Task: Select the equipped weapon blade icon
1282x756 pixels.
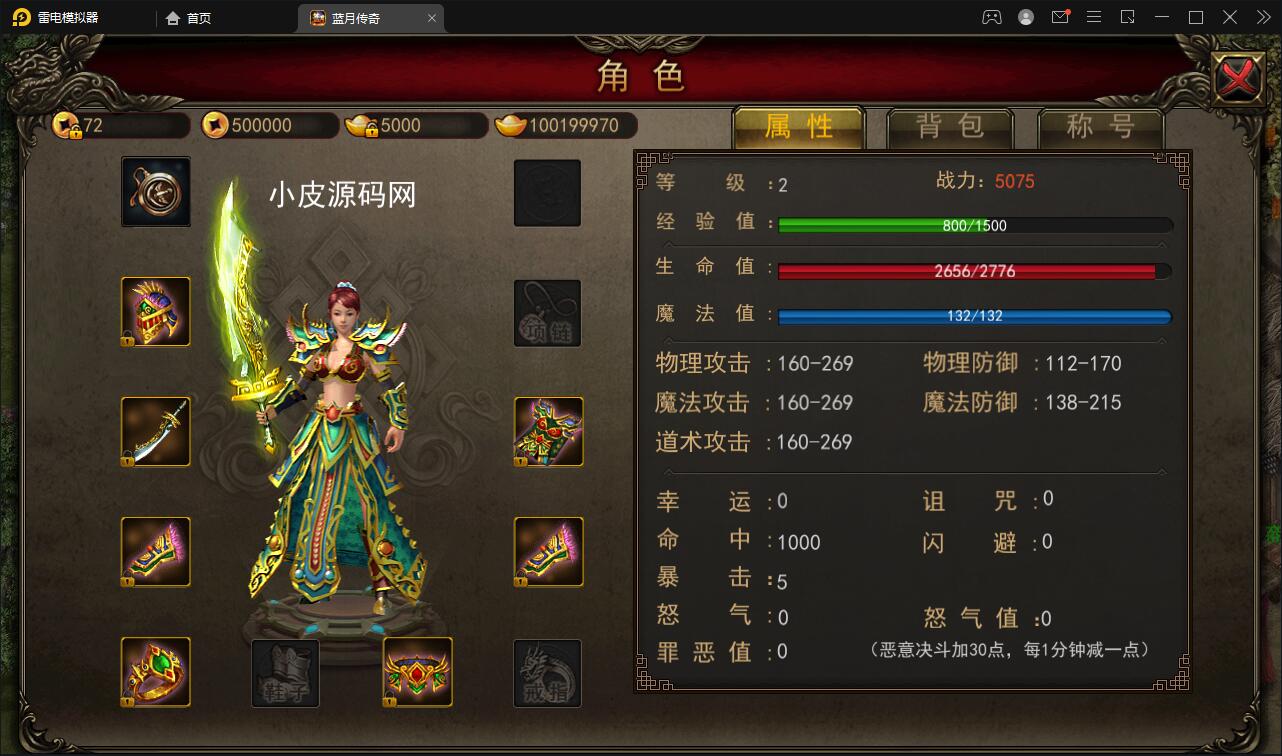Action: click(155, 432)
